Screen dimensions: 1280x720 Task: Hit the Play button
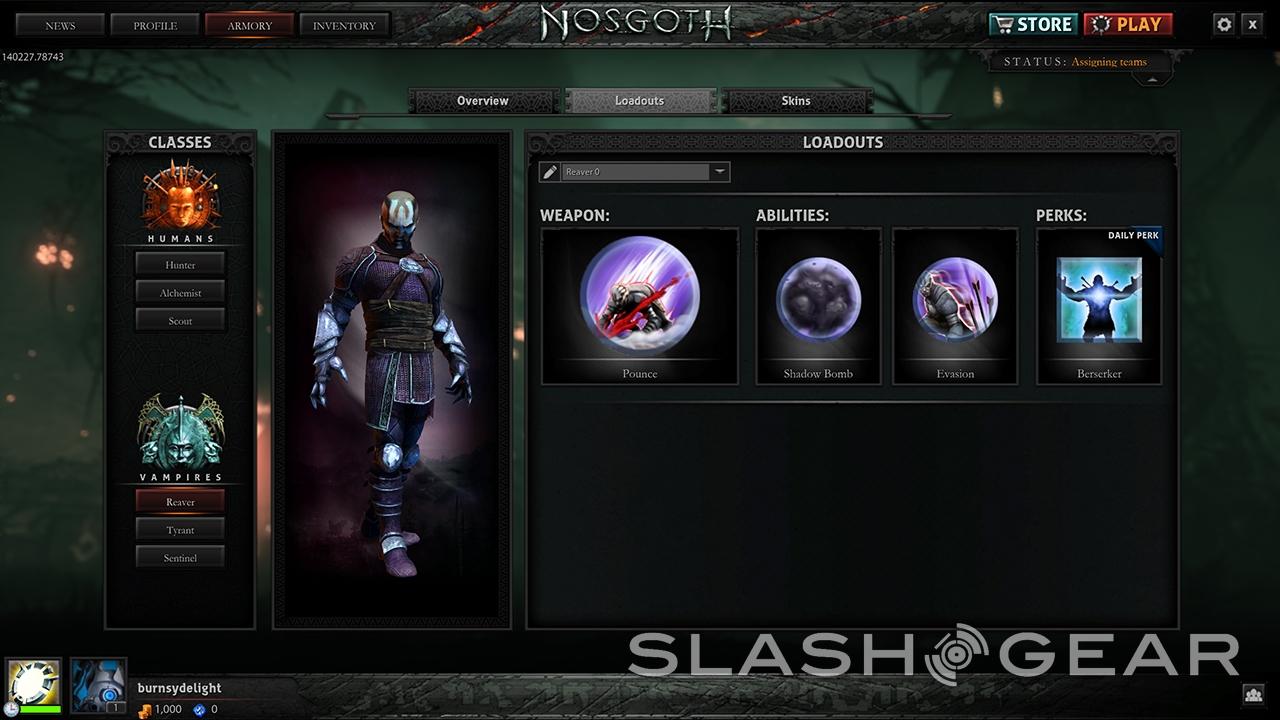pyautogui.click(x=1128, y=24)
